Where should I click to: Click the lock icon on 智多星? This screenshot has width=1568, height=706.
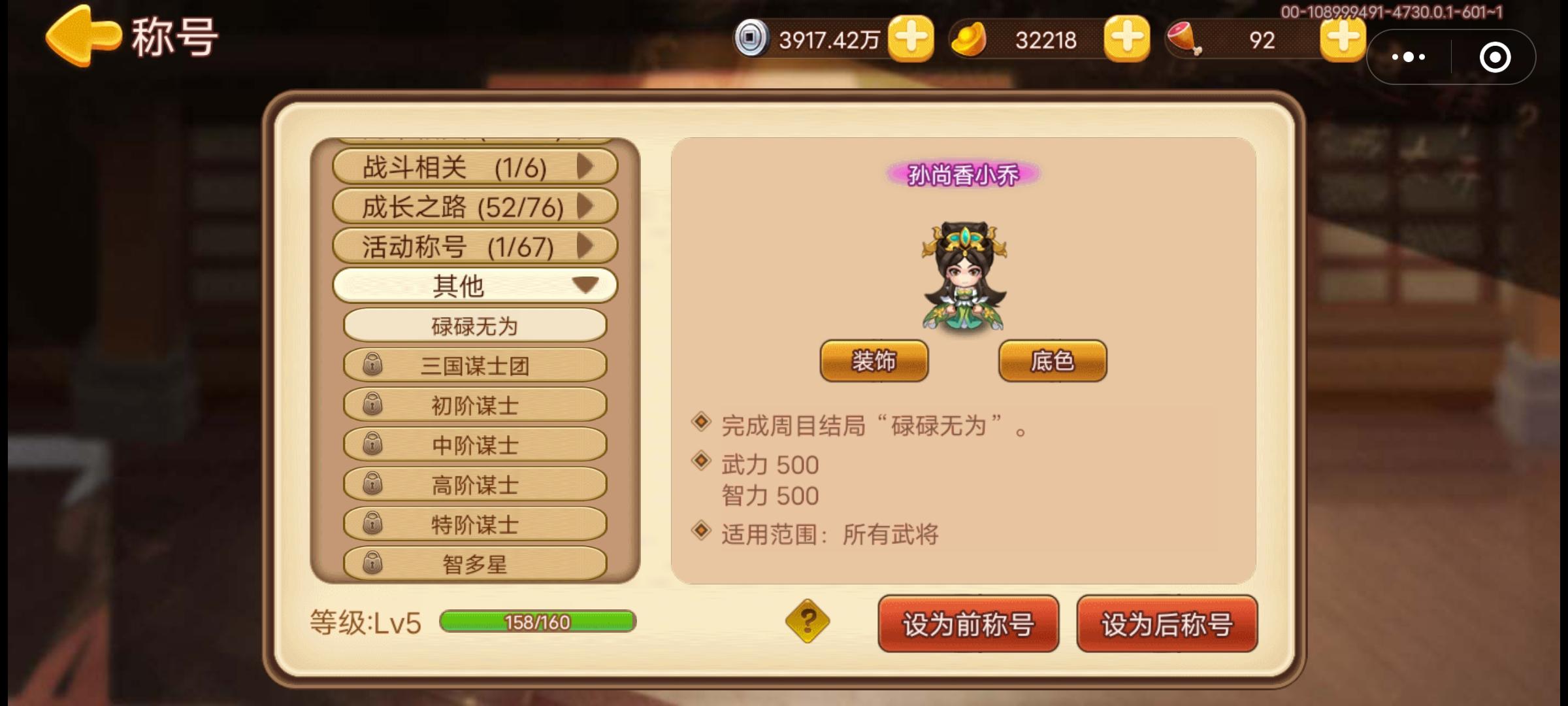pyautogui.click(x=374, y=561)
